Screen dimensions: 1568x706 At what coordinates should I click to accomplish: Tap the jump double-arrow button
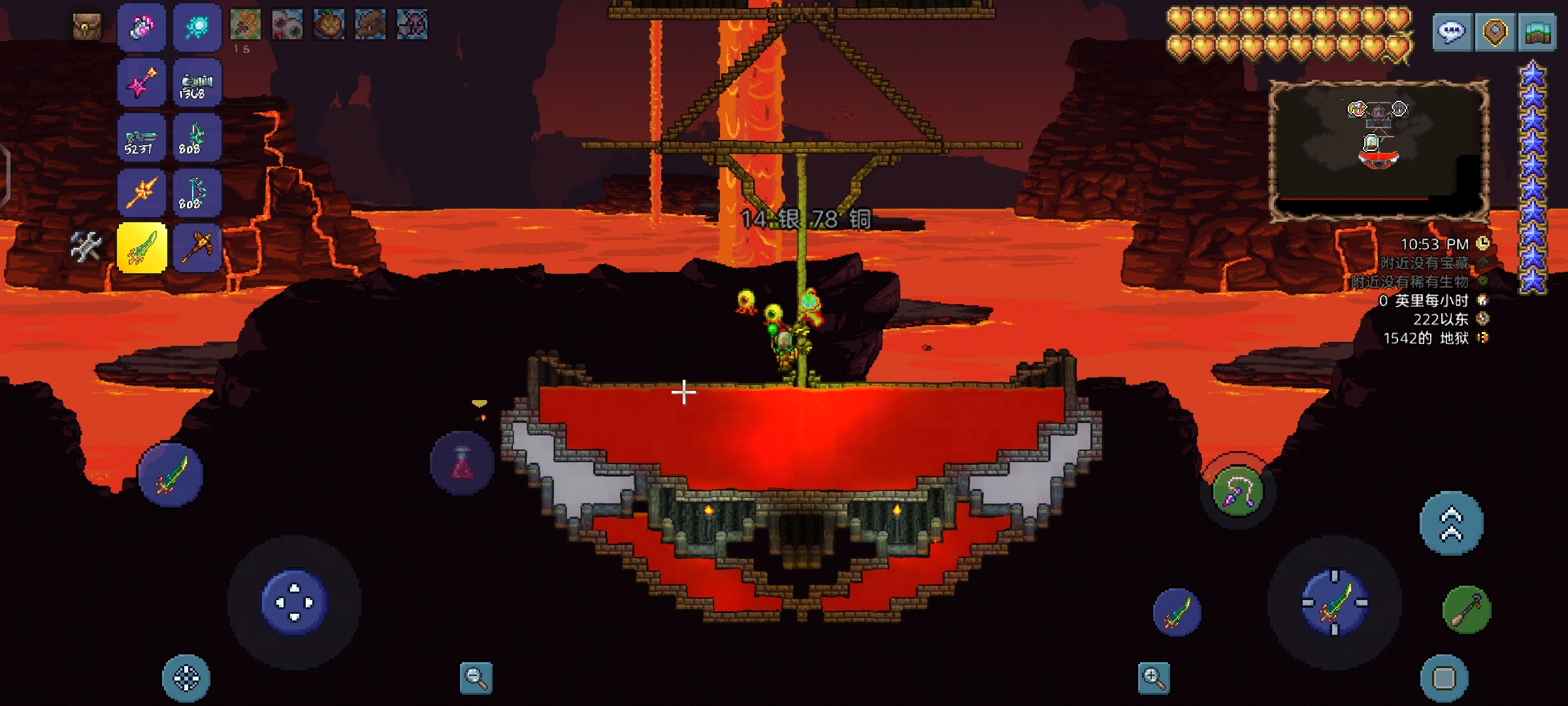tap(1452, 524)
